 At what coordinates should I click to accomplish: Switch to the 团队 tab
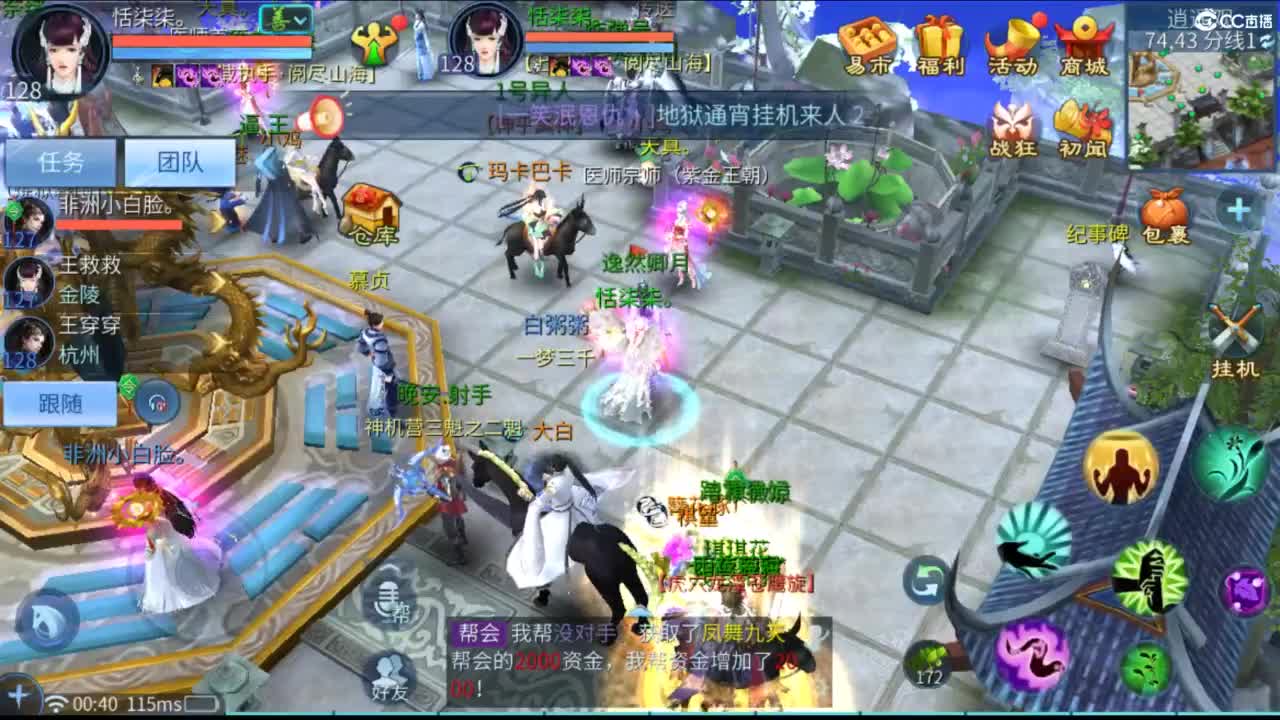click(180, 162)
